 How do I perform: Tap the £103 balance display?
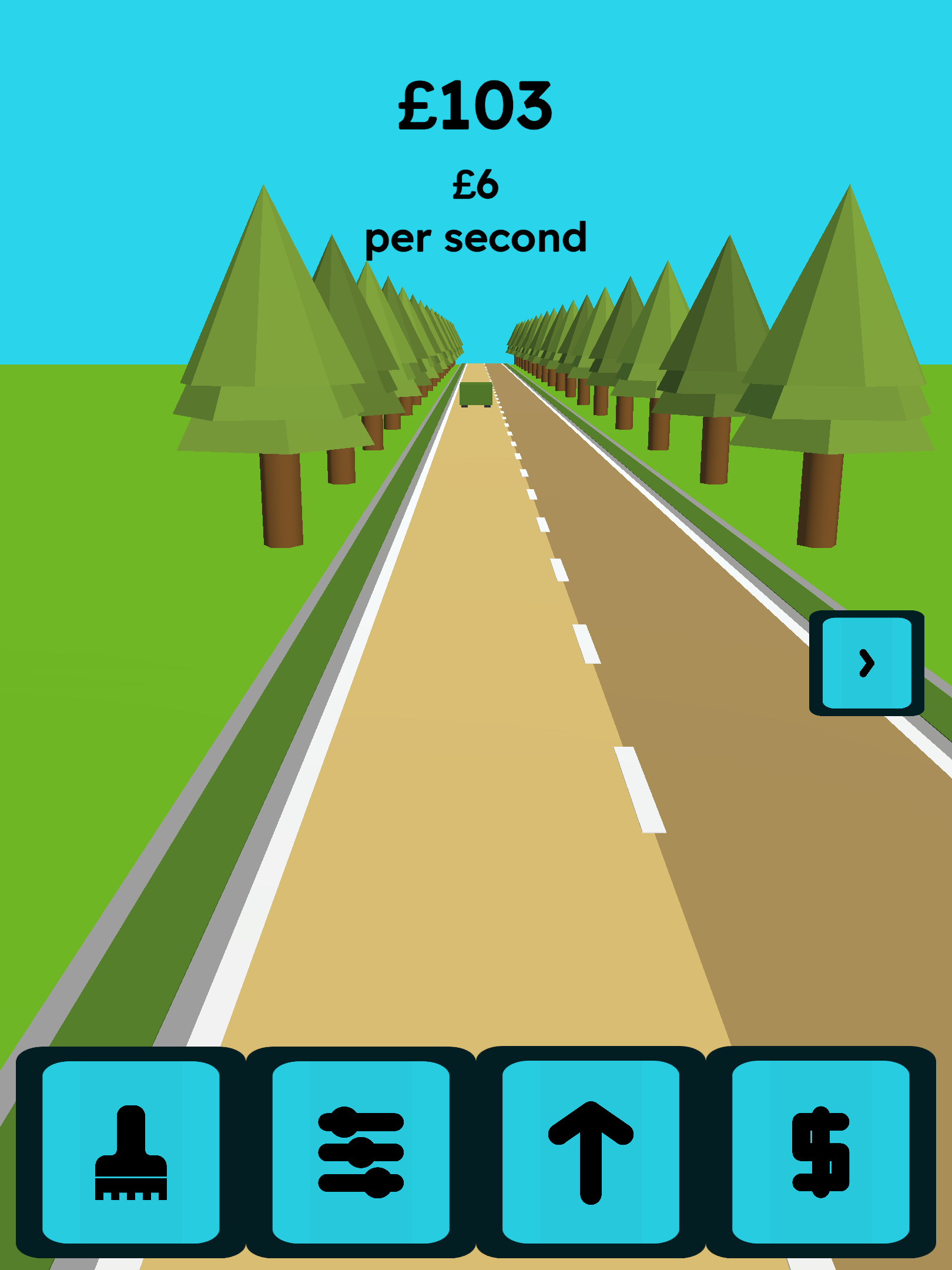476,106
